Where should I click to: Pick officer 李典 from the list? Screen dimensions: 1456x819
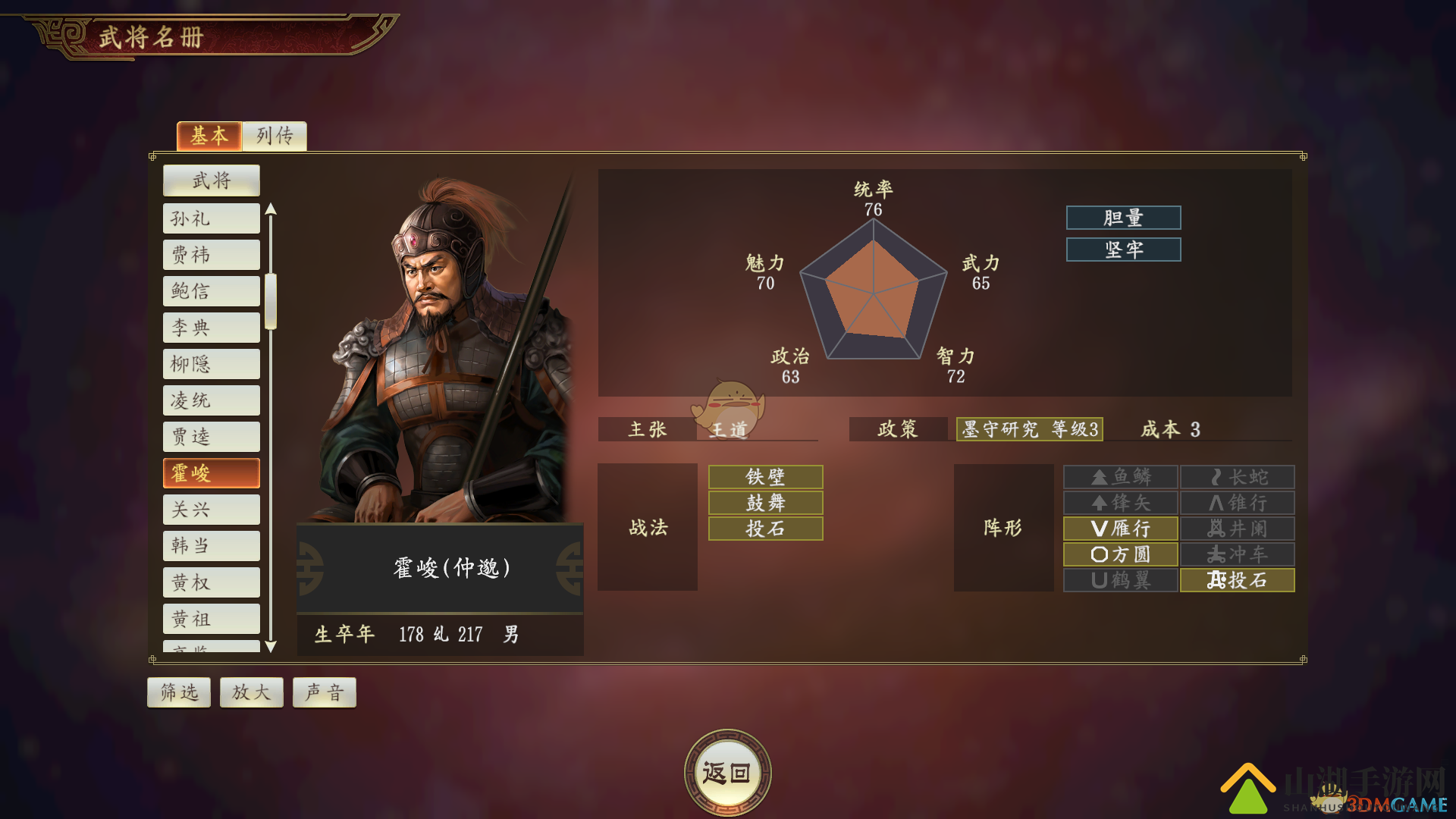click(x=211, y=328)
